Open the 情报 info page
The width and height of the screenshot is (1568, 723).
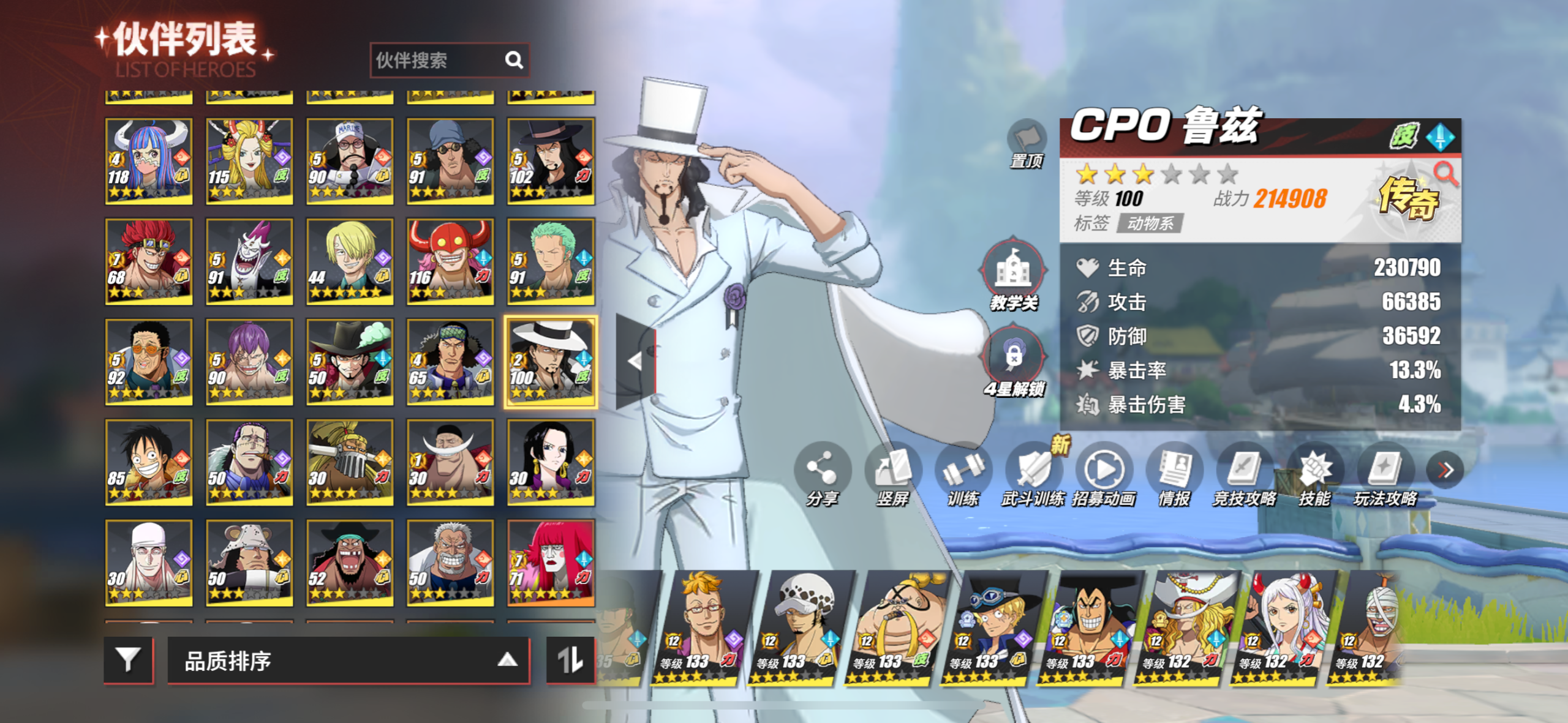tap(1174, 473)
